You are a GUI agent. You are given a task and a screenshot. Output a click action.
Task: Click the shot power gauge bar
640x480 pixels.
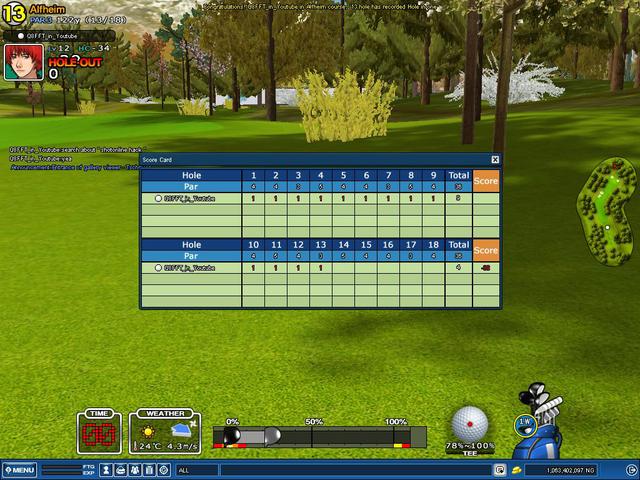coord(320,436)
